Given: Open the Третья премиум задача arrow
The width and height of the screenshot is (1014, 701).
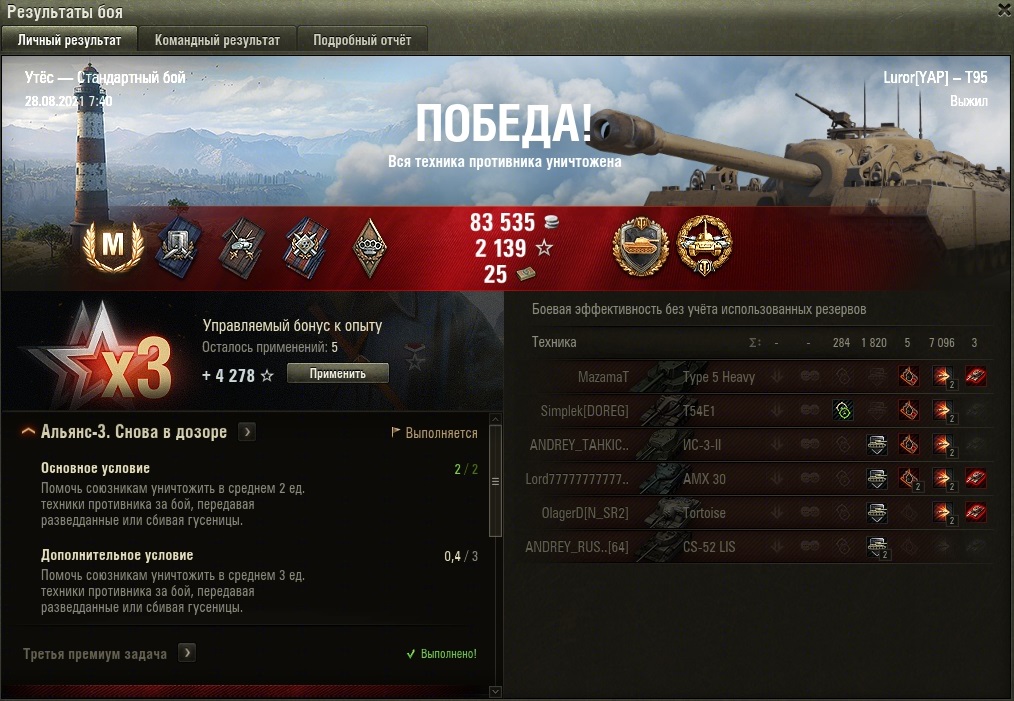Looking at the screenshot, I should coord(187,653).
